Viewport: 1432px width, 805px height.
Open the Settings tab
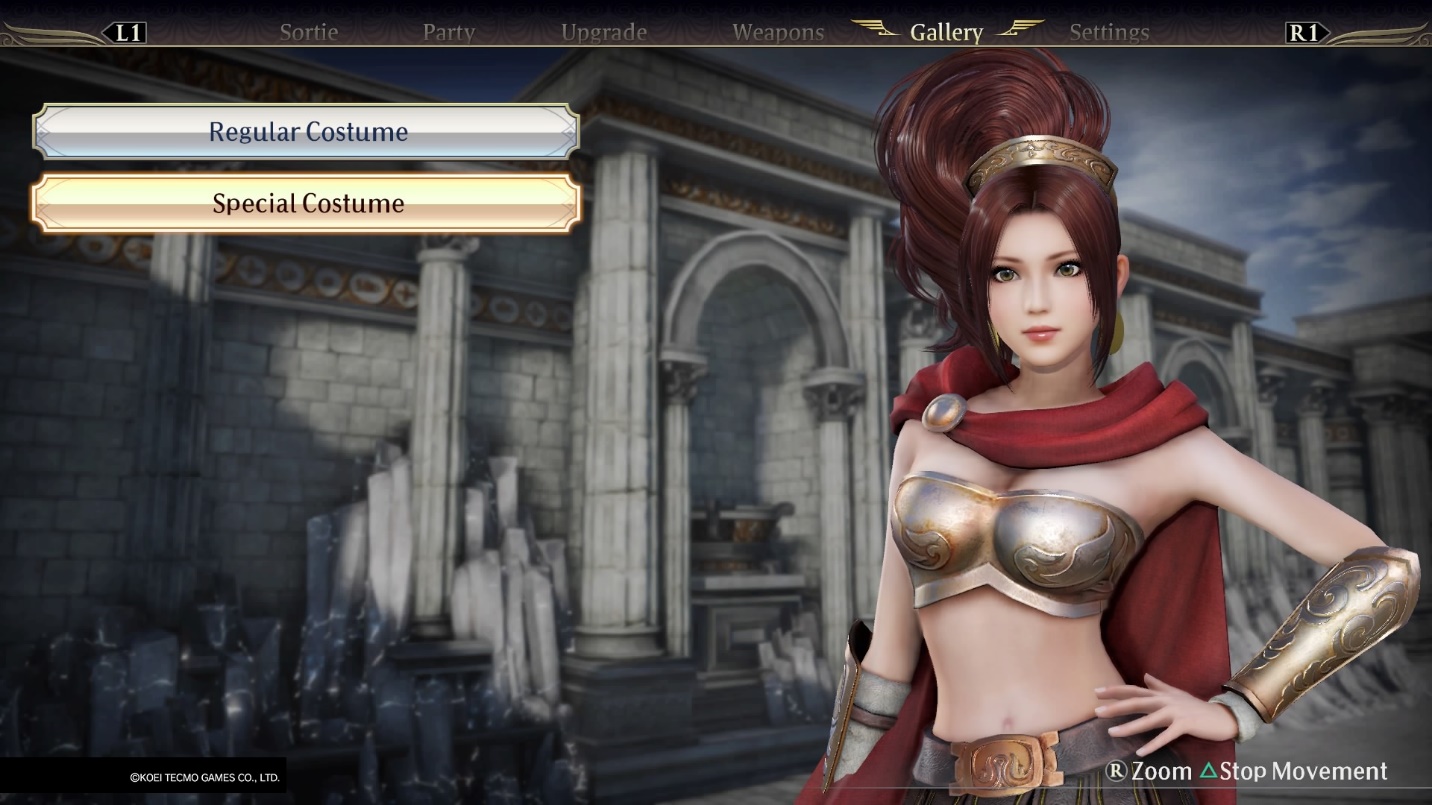point(1109,32)
